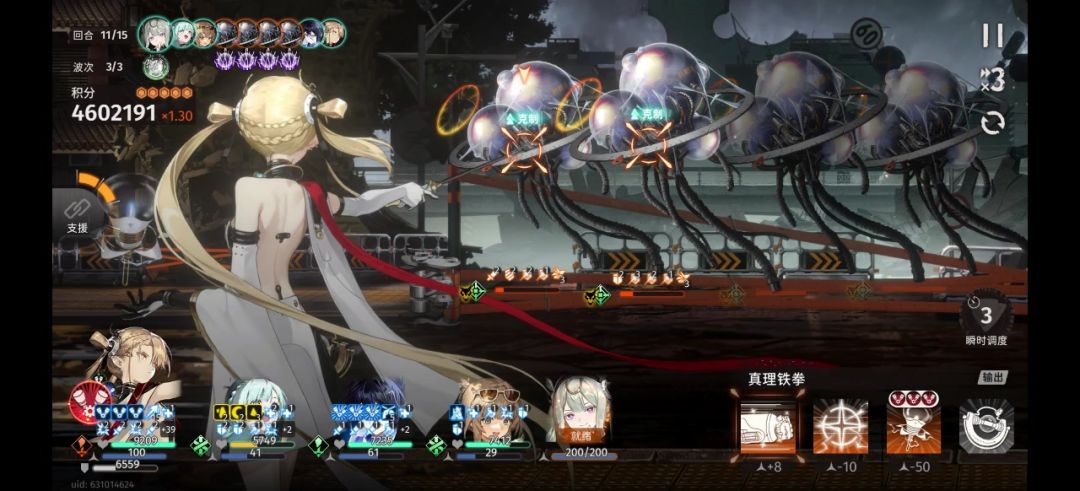Activate the 真理铁拳 fist skill
Screen dimensions: 1080x491
pyautogui.click(x=768, y=425)
